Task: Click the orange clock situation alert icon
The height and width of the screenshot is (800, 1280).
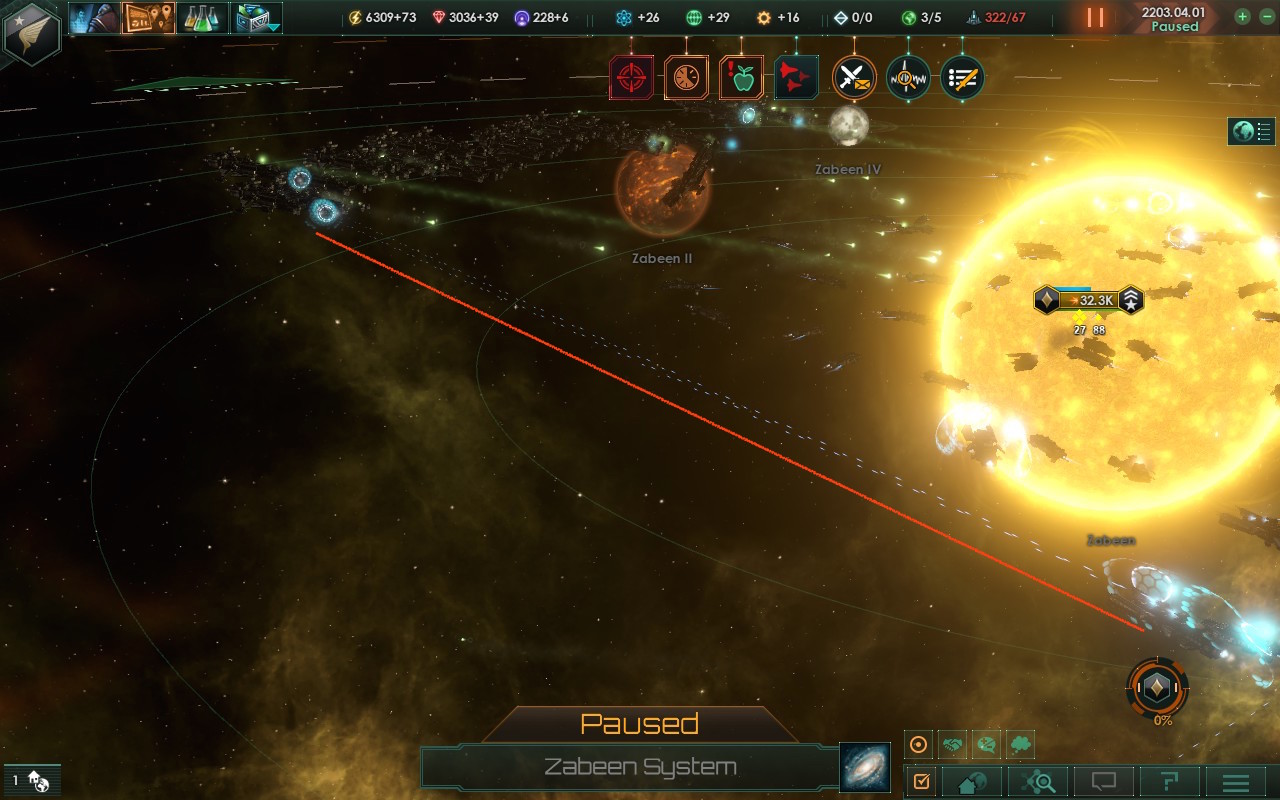Action: [686, 77]
